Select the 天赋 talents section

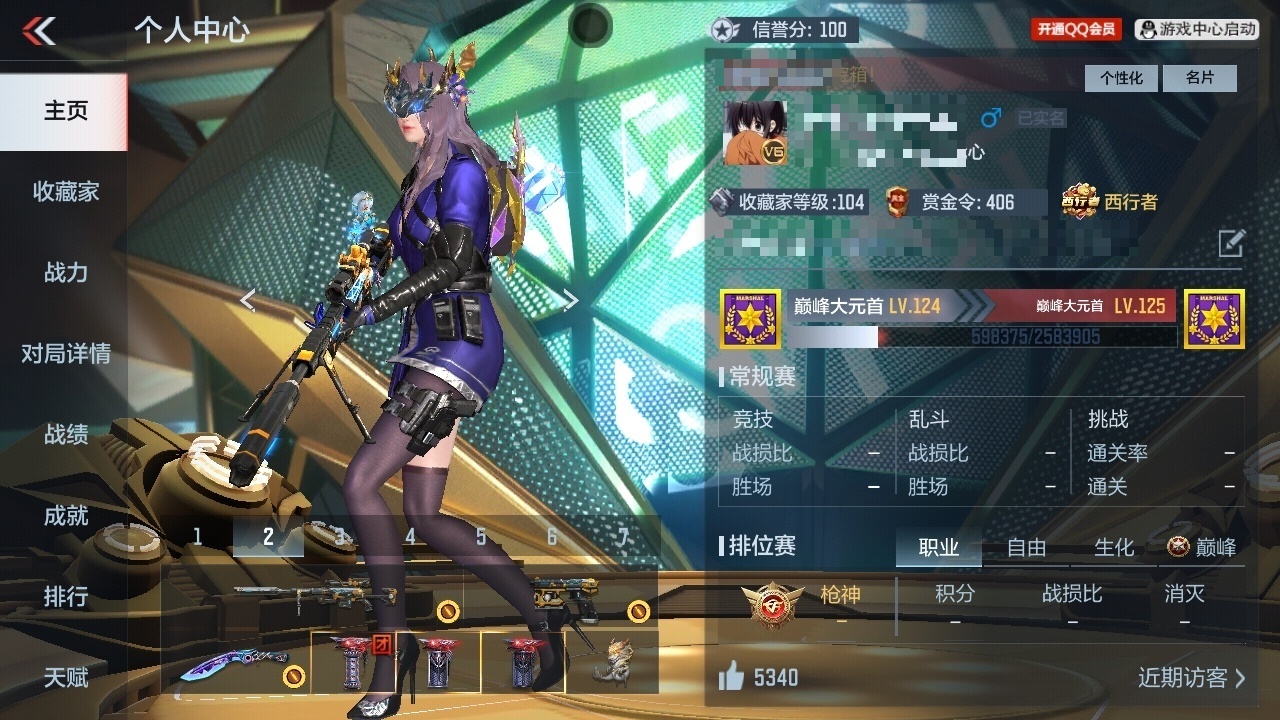pyautogui.click(x=65, y=677)
